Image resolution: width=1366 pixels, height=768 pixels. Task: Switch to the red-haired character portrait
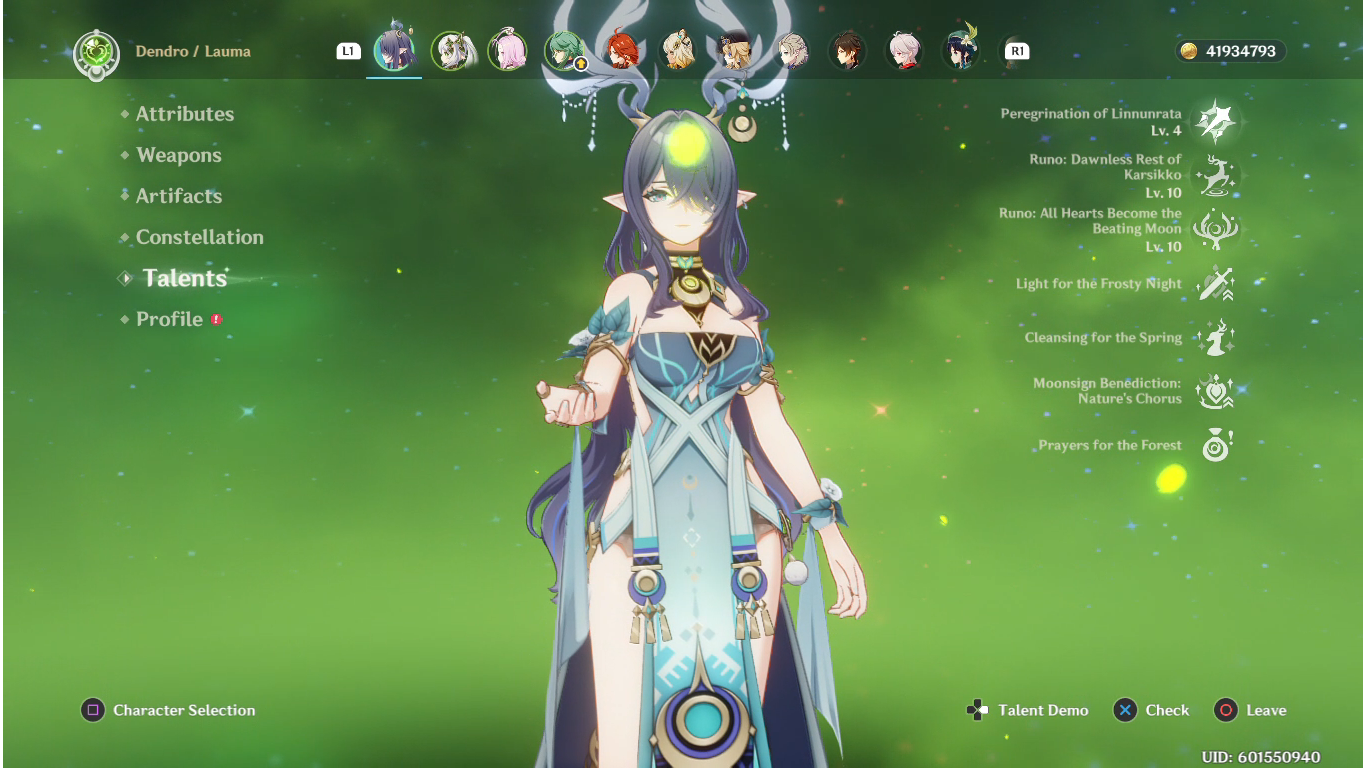tap(622, 51)
